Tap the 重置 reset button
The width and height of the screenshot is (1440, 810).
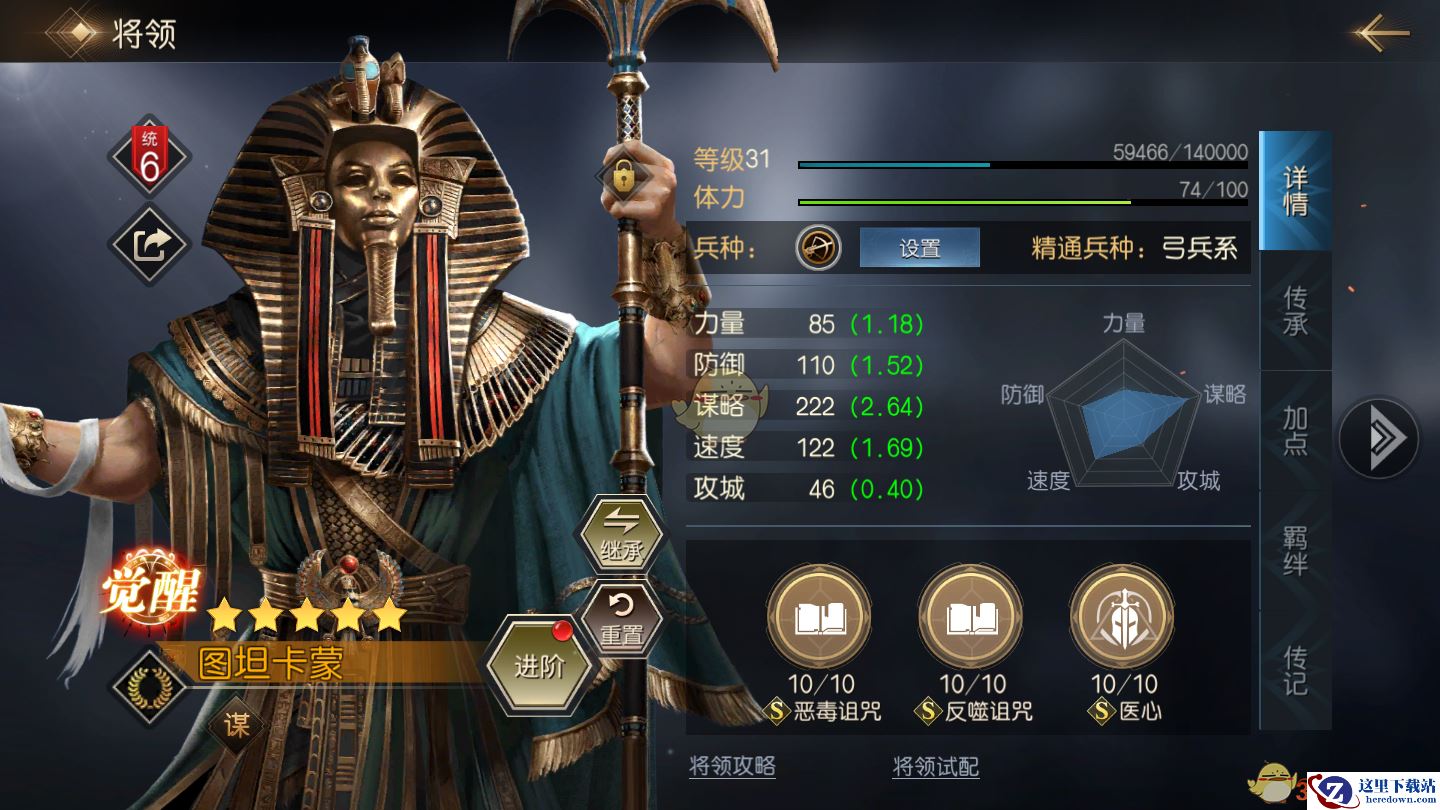[x=621, y=620]
